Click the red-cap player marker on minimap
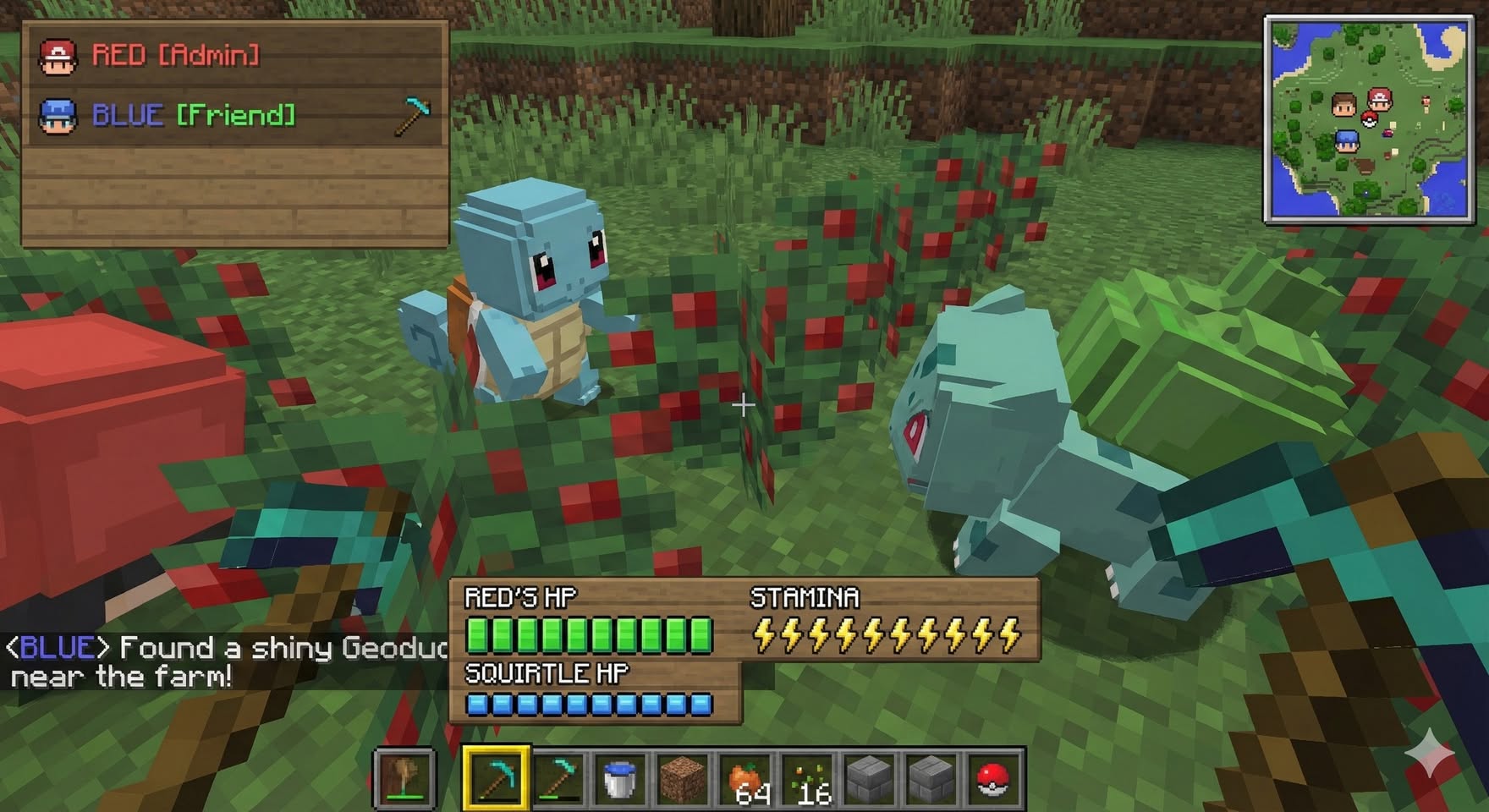 pos(1379,101)
